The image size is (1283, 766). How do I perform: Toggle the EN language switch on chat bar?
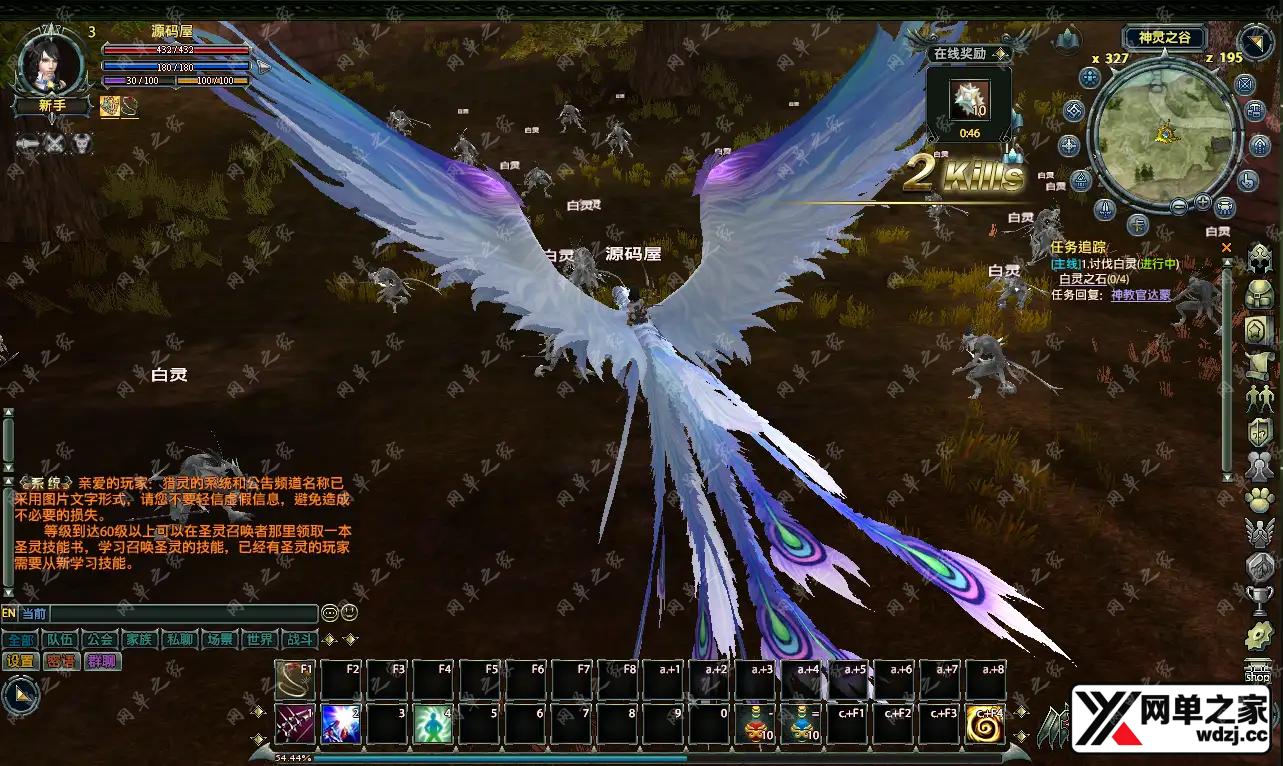click(x=9, y=613)
